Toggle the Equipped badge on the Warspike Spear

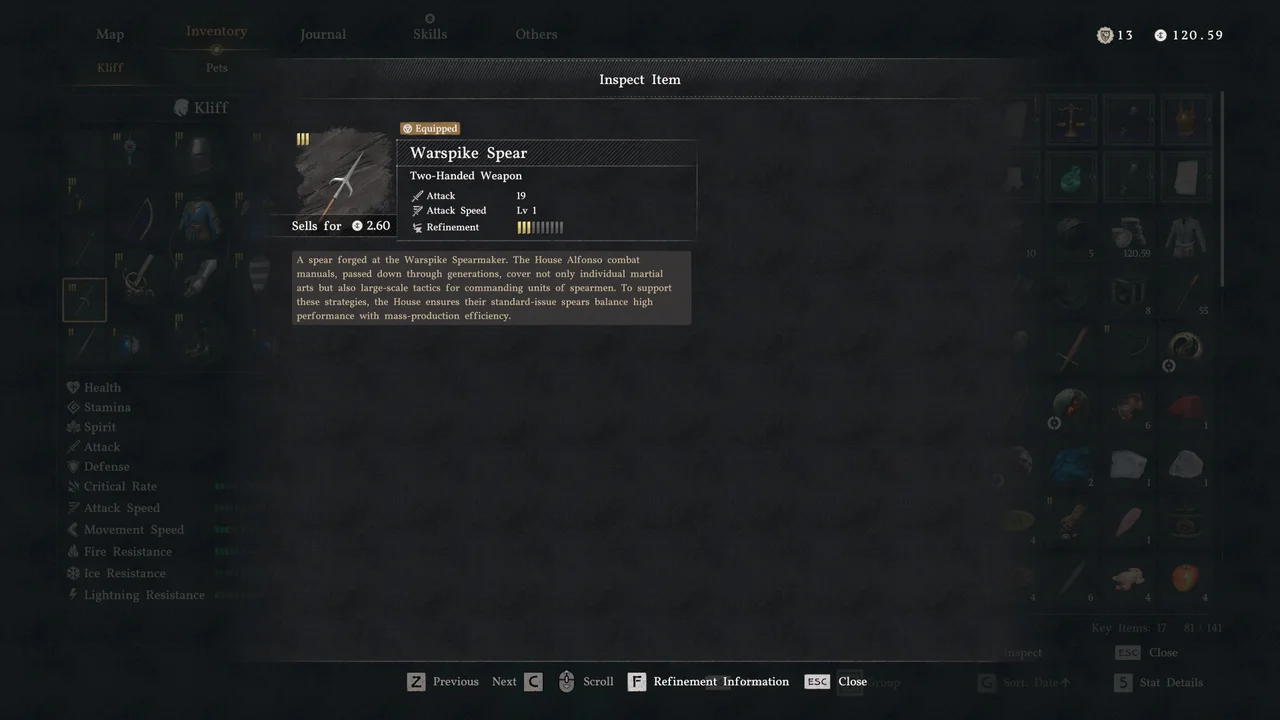click(x=429, y=128)
